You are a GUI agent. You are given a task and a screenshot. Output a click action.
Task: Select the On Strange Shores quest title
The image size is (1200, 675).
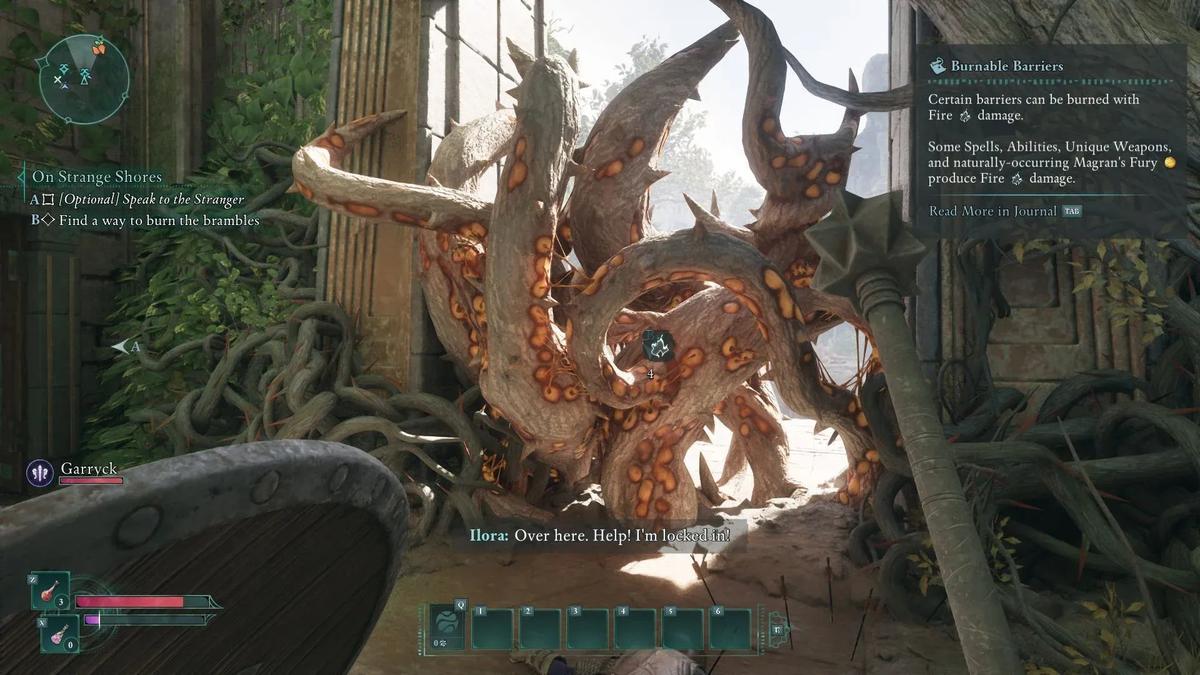96,177
